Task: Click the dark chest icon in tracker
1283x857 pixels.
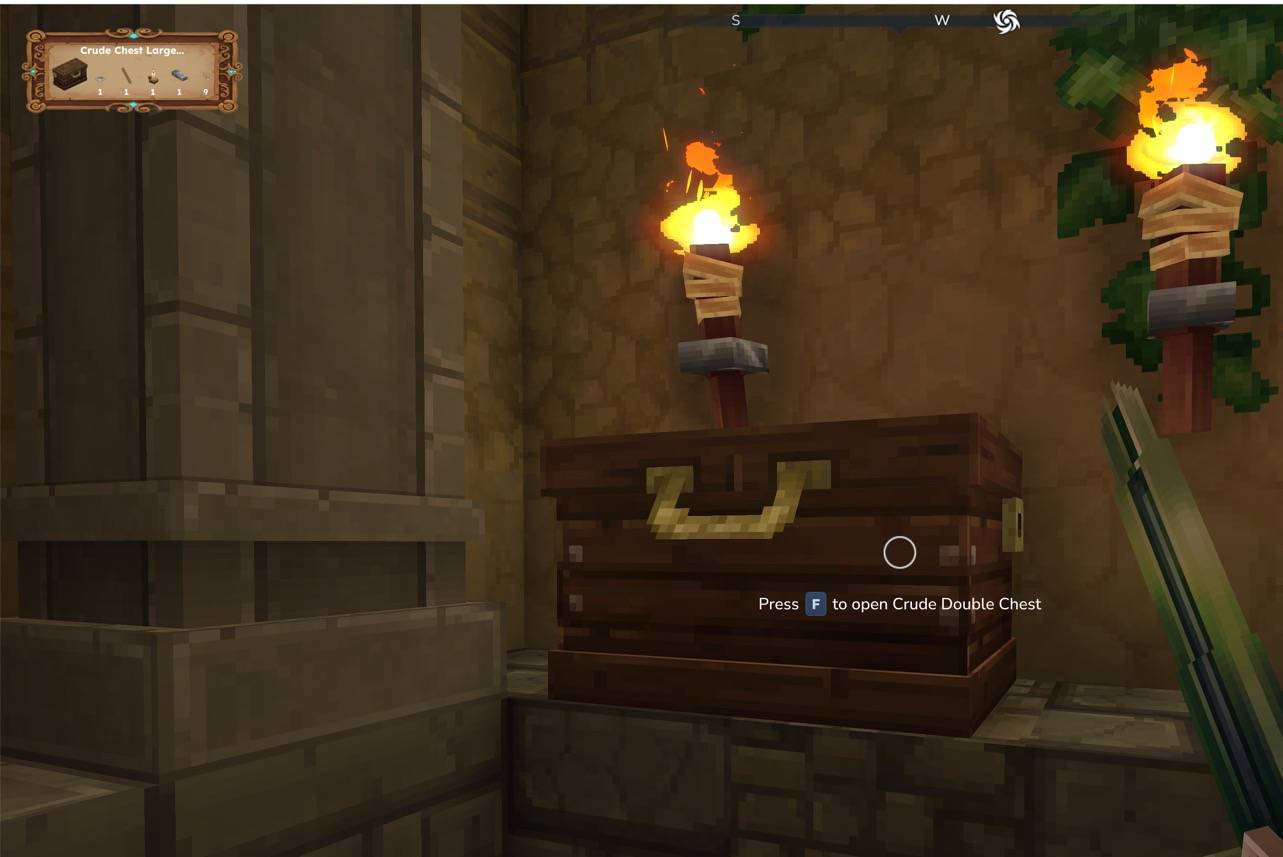Action: (69, 75)
